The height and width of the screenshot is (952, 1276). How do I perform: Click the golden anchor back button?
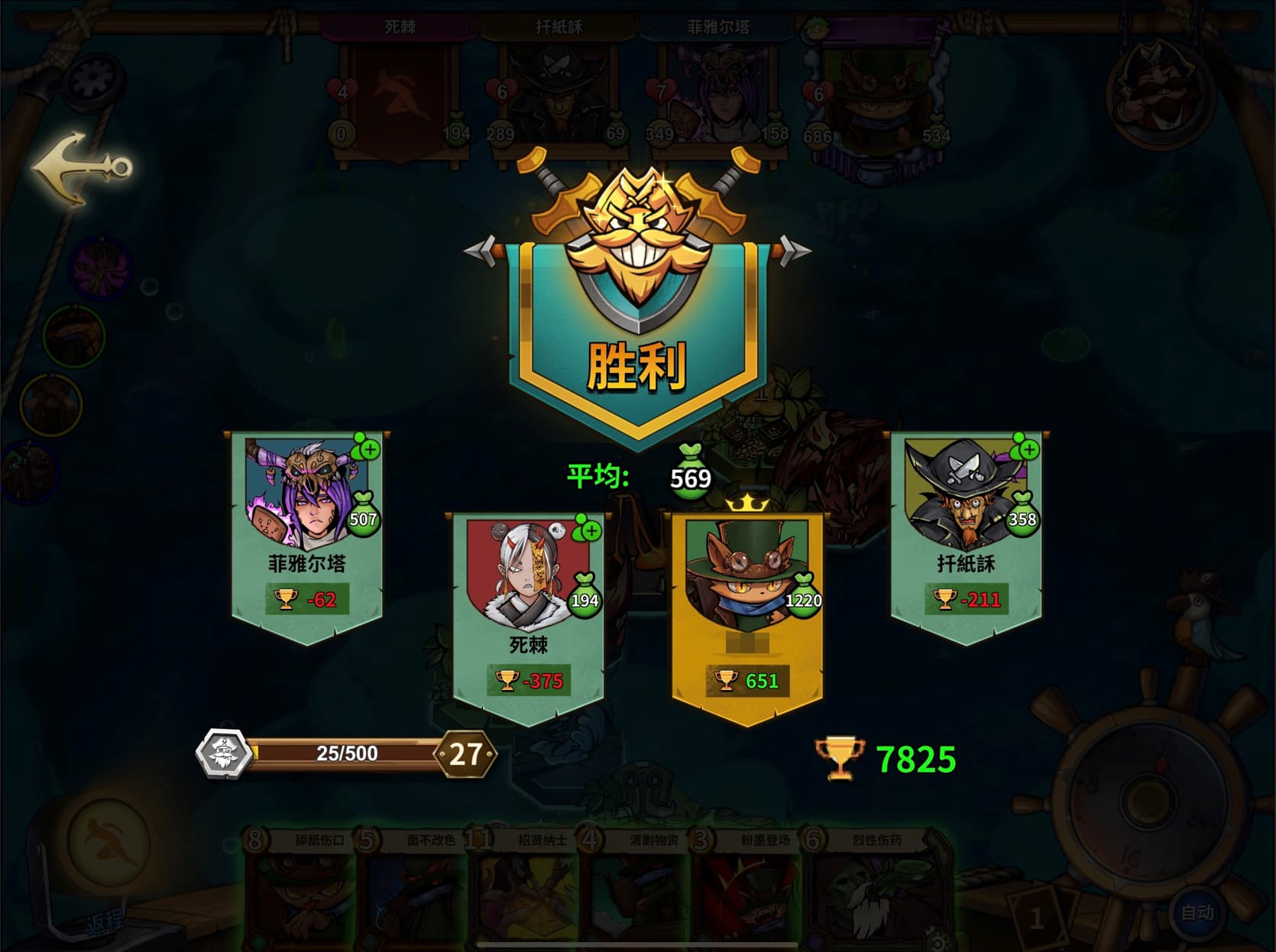(81, 168)
